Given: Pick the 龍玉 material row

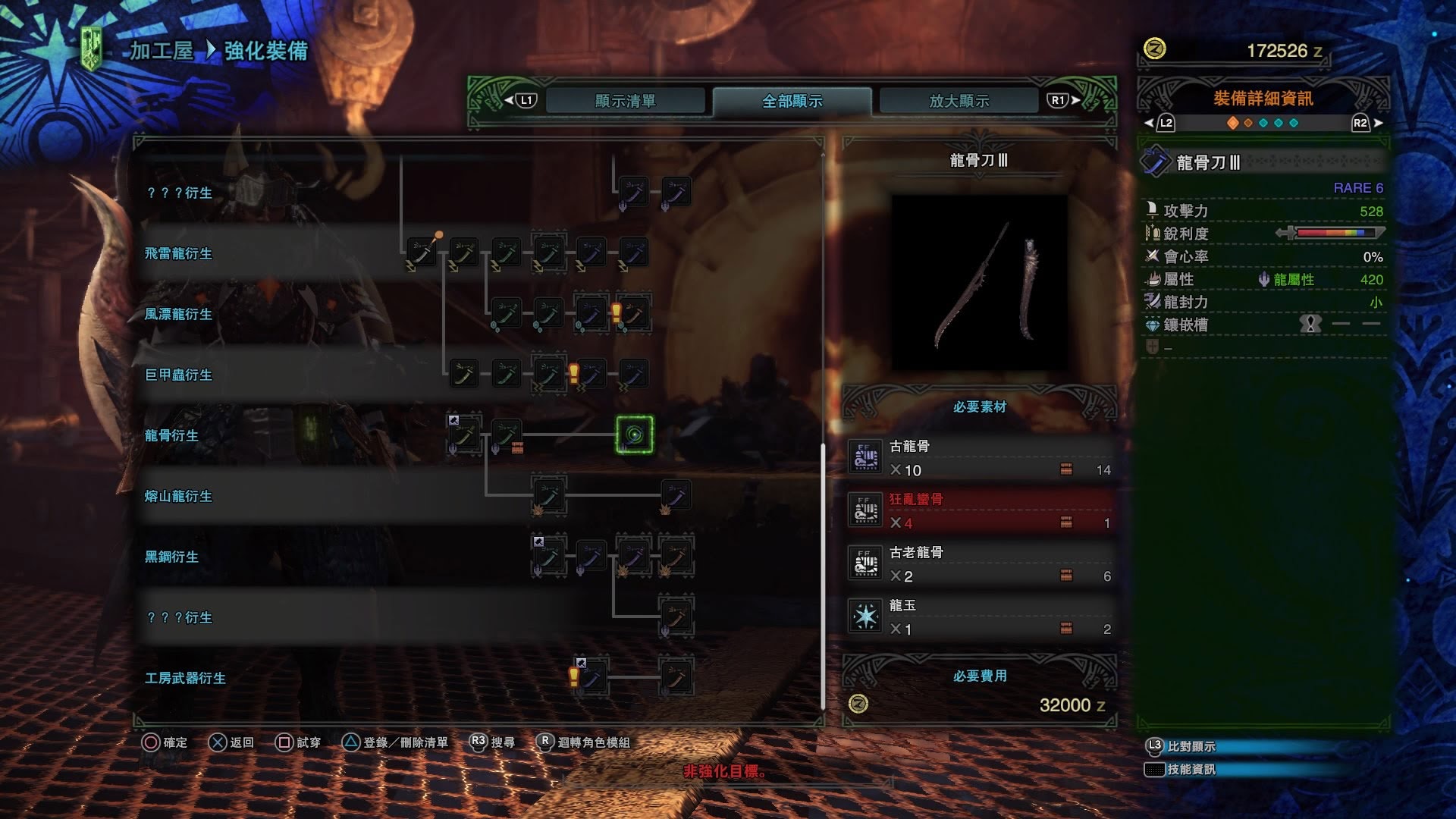Looking at the screenshot, I should [x=980, y=617].
